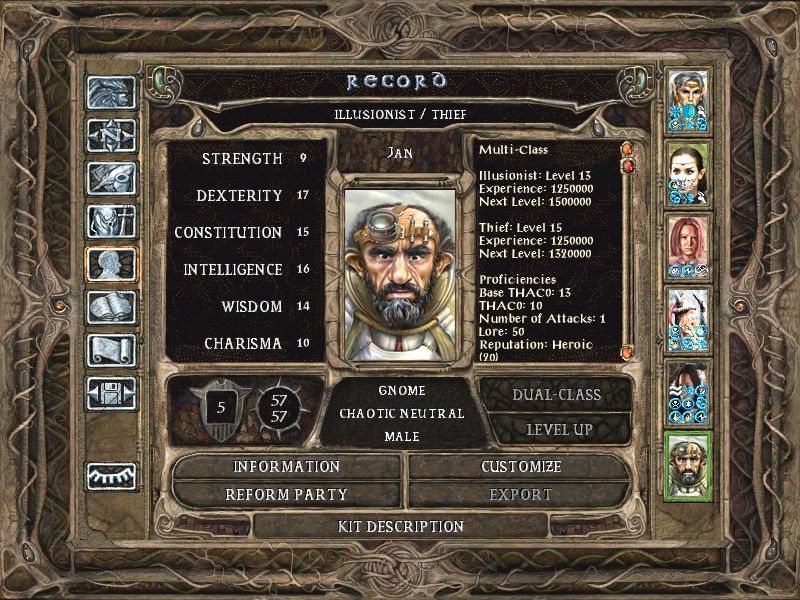Click the Customize button
Image resolution: width=800 pixels, height=600 pixels.
(x=521, y=467)
